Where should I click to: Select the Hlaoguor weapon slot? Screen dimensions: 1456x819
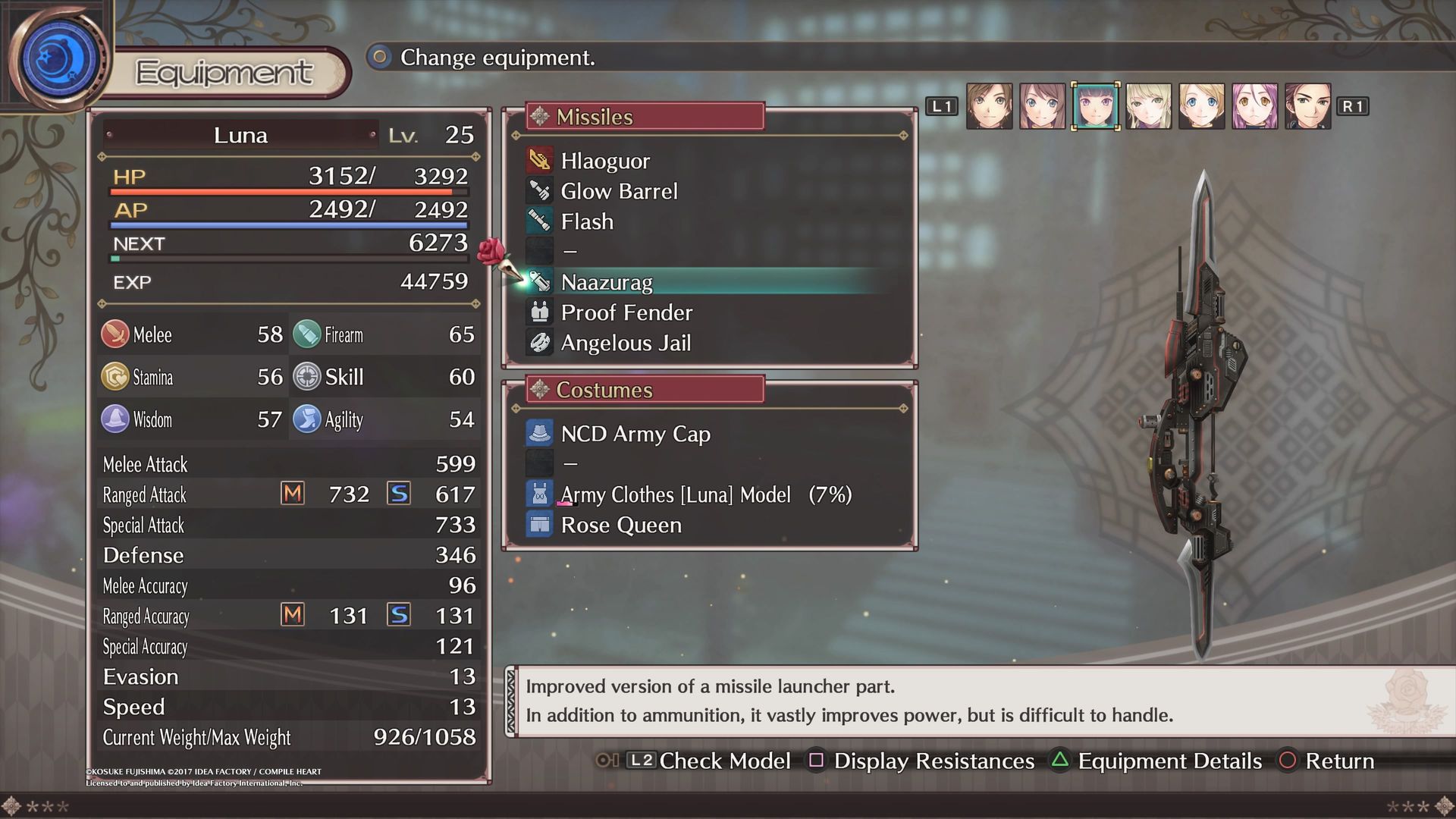[x=605, y=161]
